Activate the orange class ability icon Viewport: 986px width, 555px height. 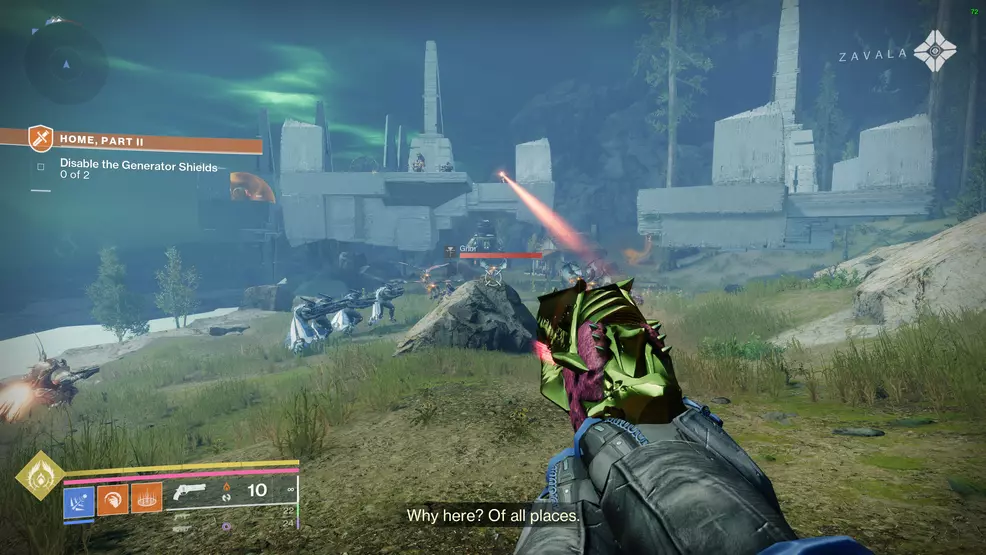pos(147,498)
